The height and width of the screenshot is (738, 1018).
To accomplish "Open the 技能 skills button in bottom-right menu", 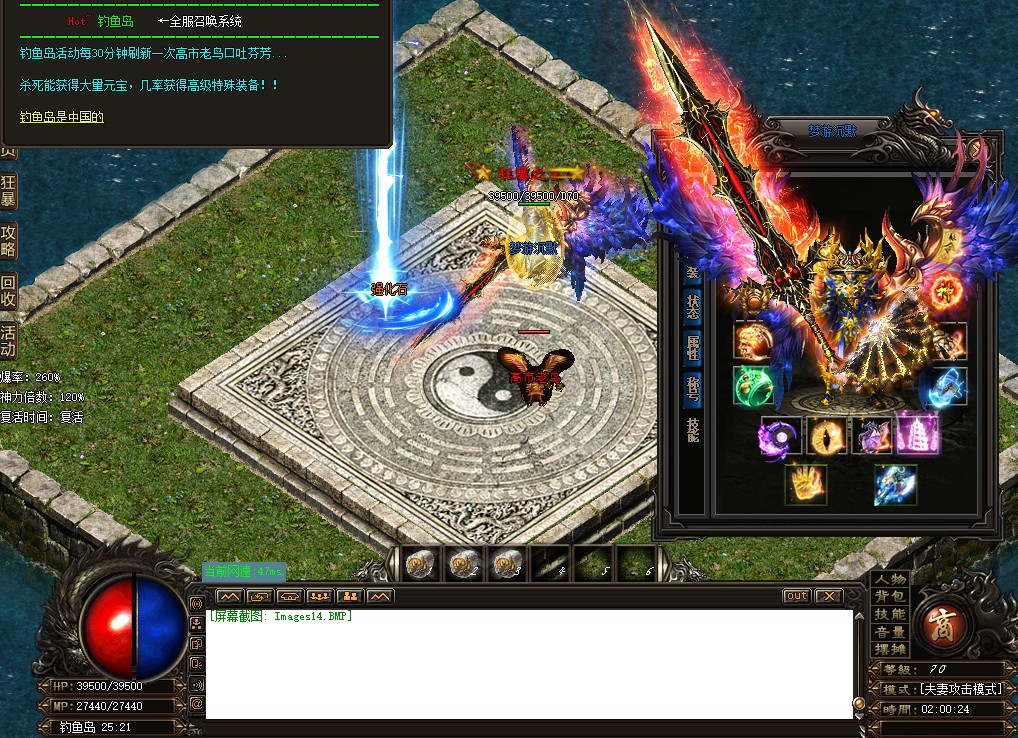I will click(x=889, y=614).
